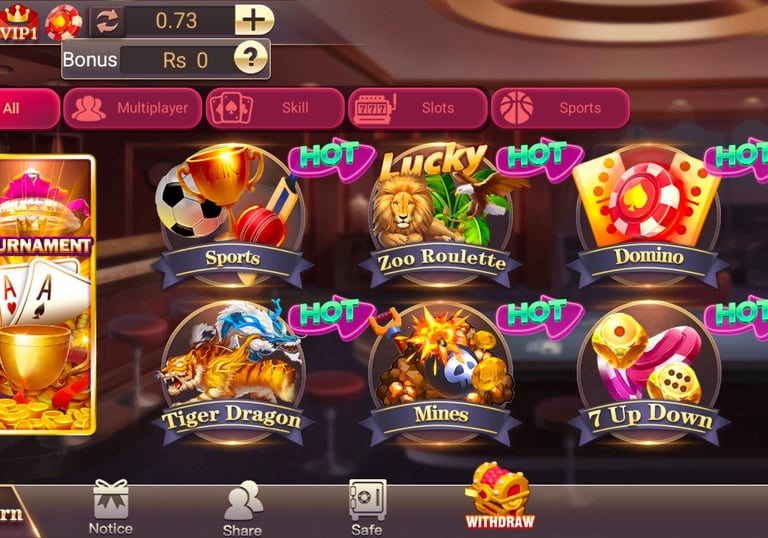This screenshot has width=768, height=538.
Task: Choose the Tiger Dragon game
Action: tap(231, 372)
